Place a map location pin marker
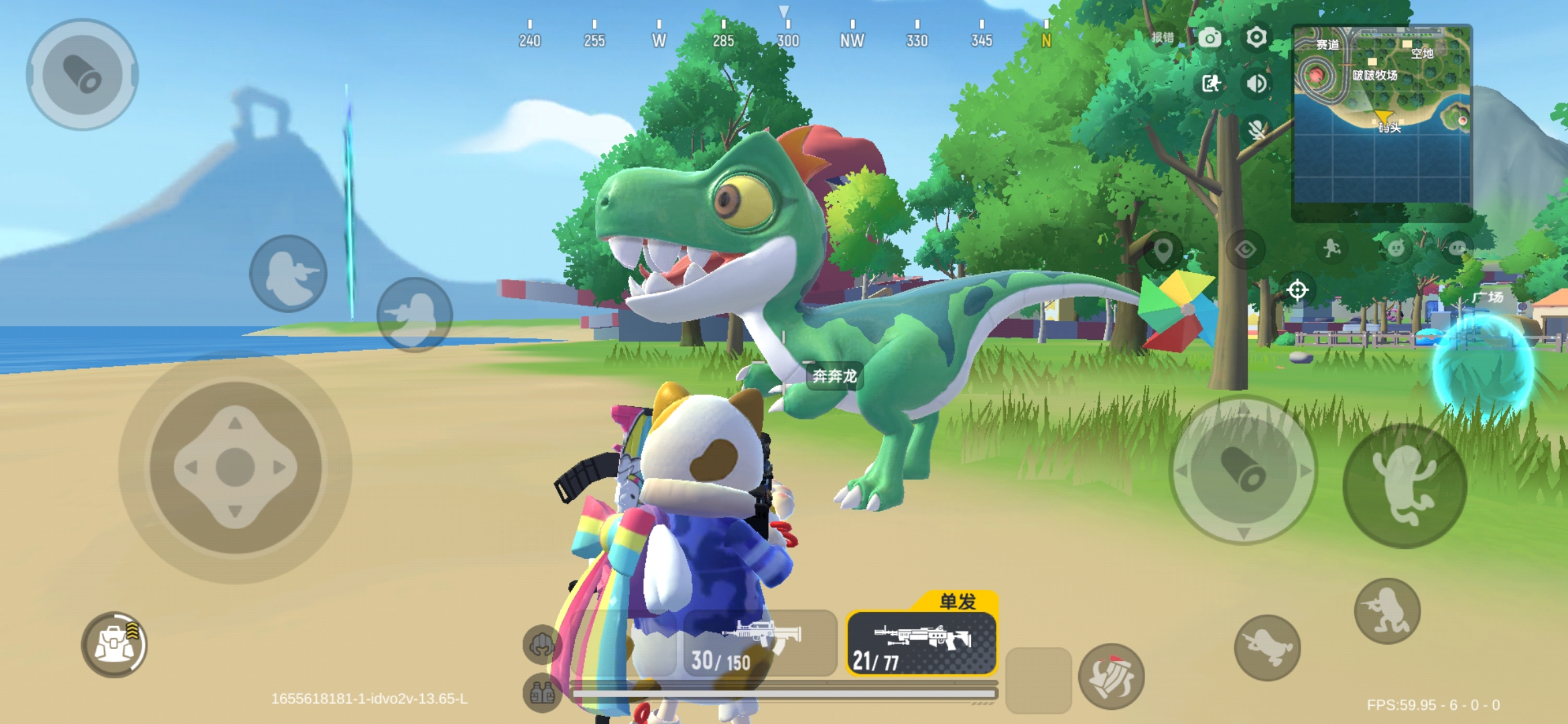This screenshot has width=1568, height=724. tap(1163, 250)
